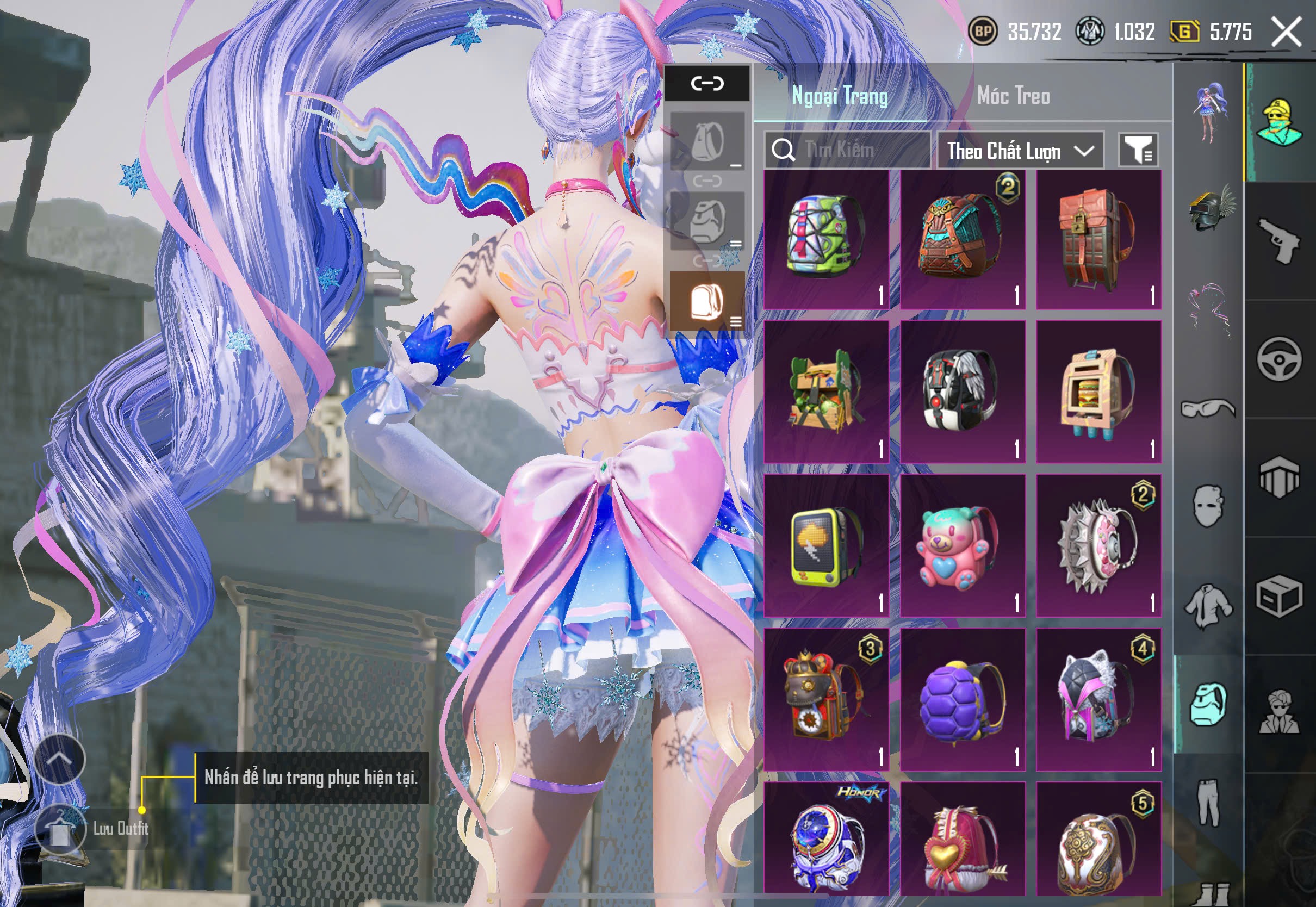The width and height of the screenshot is (1316, 907).
Task: Select the pink teddy bear backpack
Action: tap(962, 546)
